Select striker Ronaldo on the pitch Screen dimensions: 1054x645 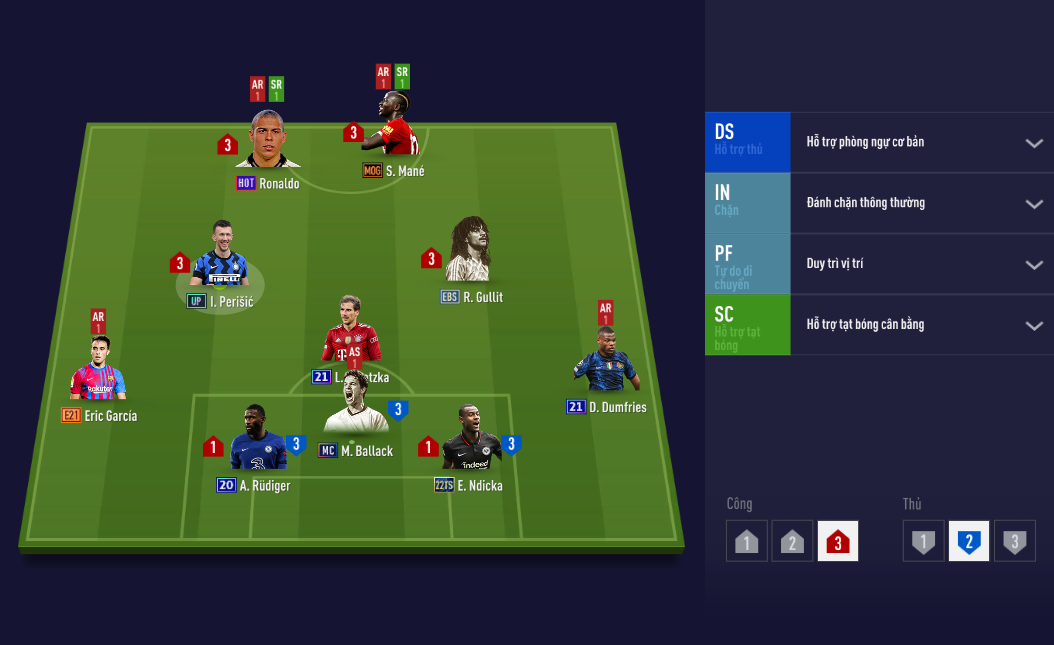(268, 143)
